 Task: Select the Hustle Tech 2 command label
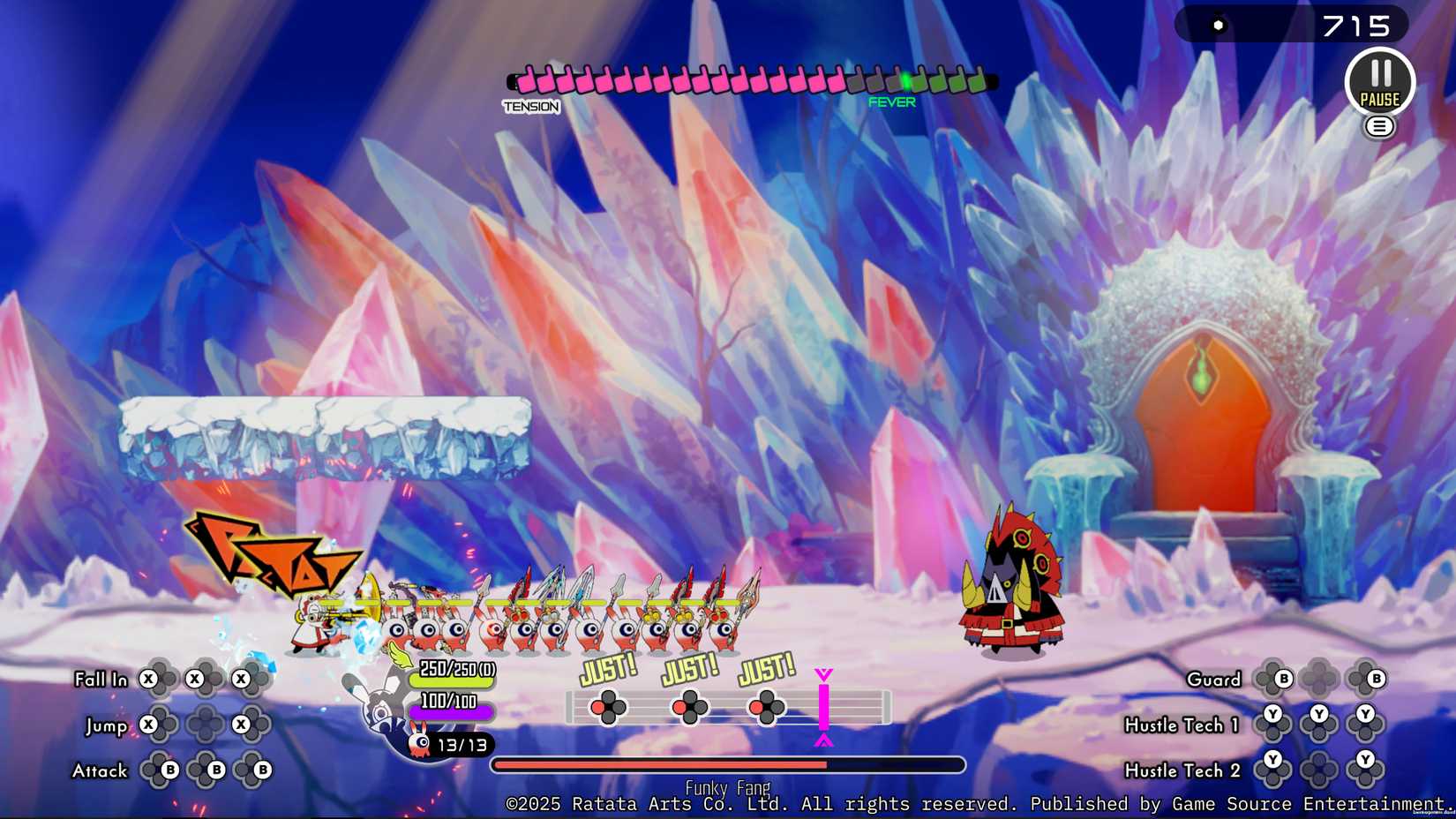point(1182,770)
